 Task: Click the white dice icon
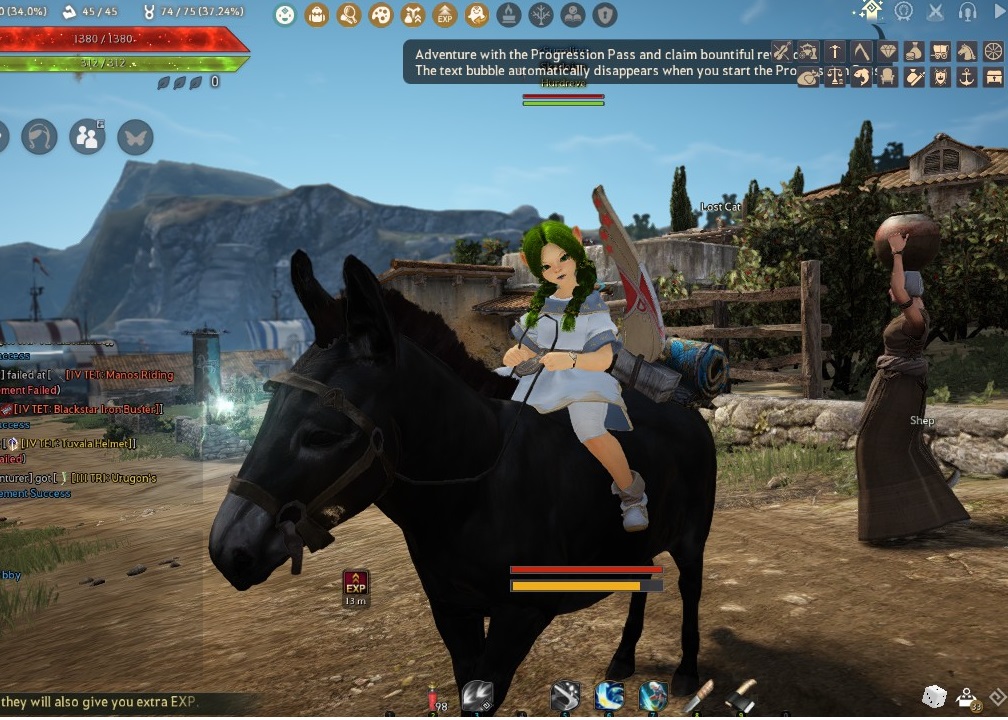(x=933, y=696)
